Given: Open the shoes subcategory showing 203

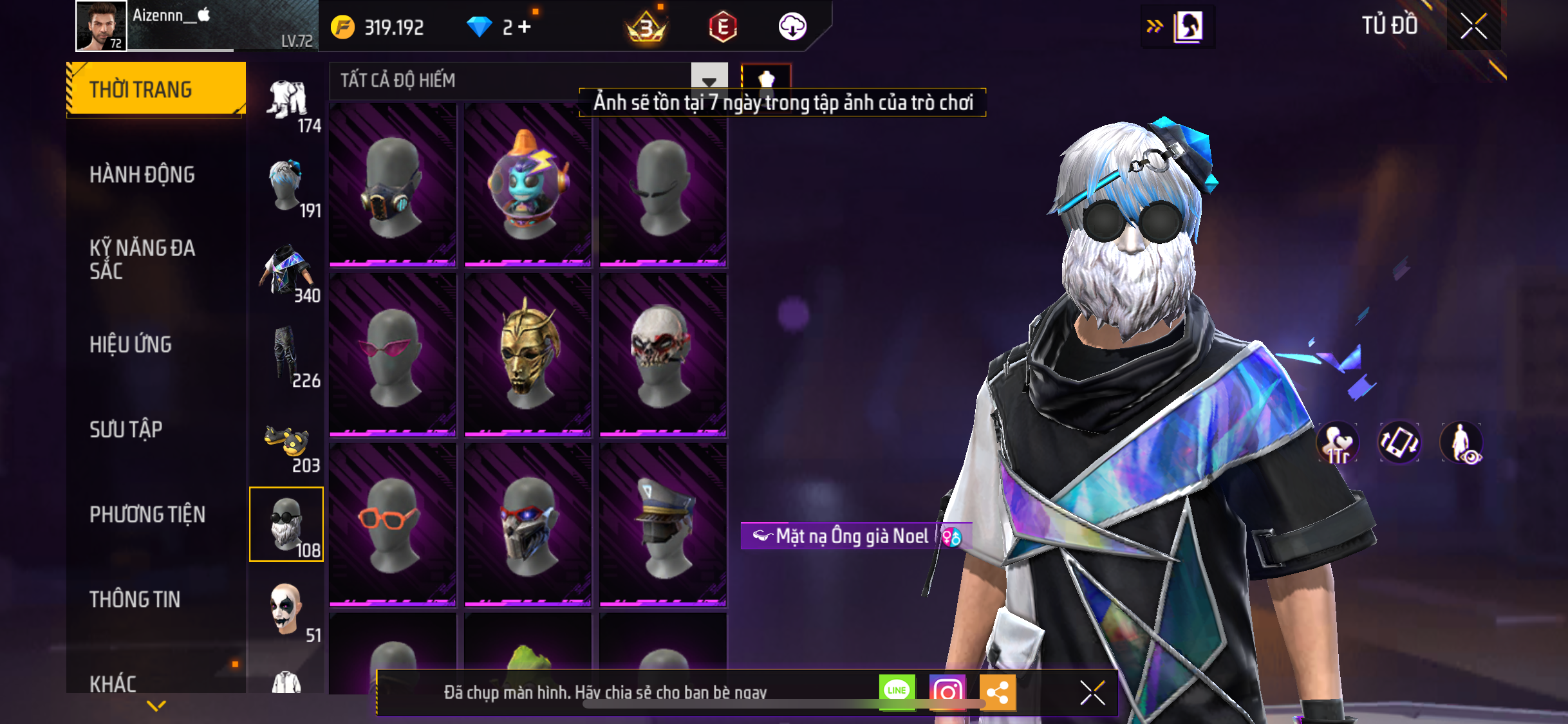Looking at the screenshot, I should [288, 445].
